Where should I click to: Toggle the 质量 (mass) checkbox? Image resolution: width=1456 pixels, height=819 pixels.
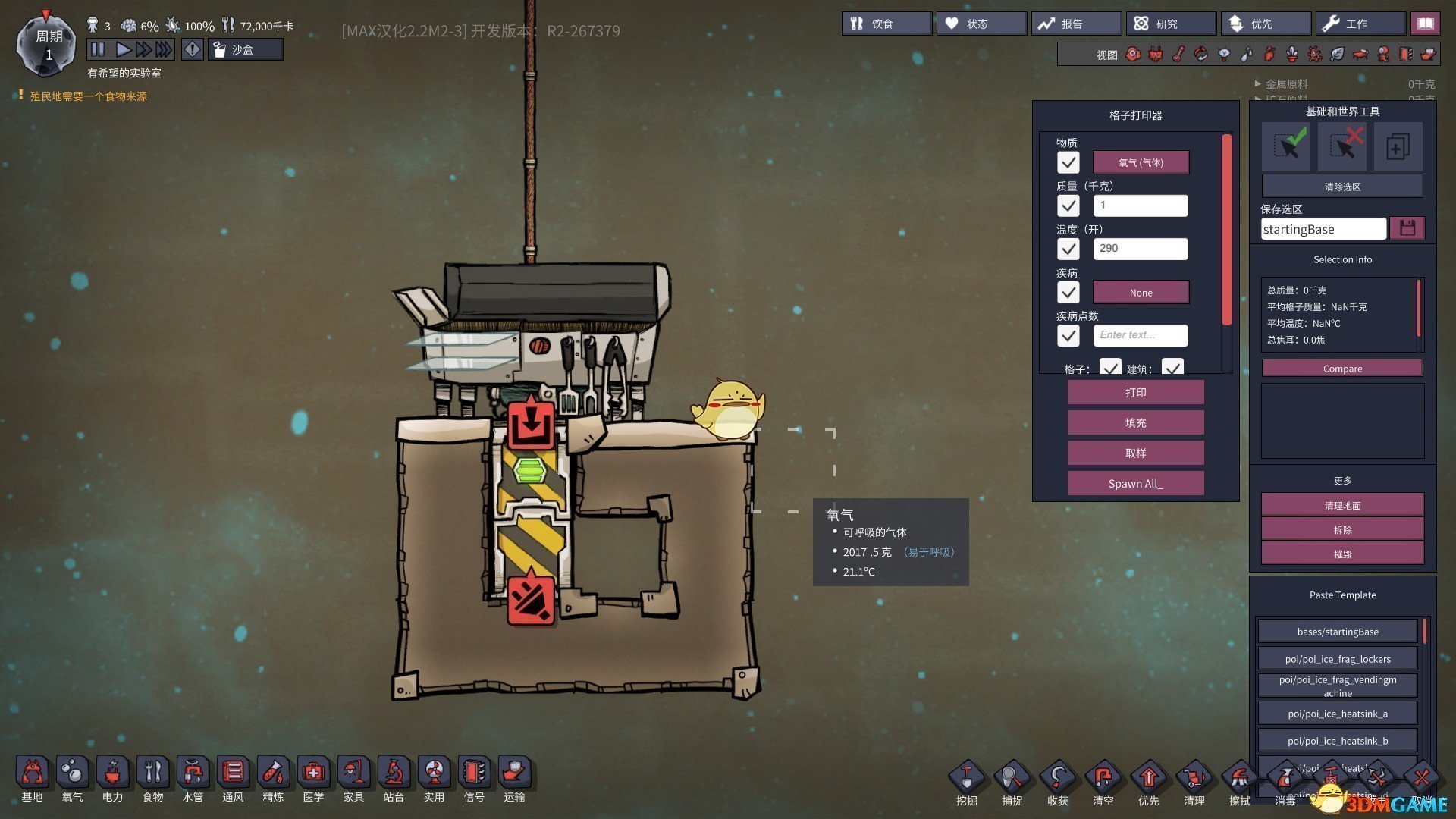pos(1068,206)
